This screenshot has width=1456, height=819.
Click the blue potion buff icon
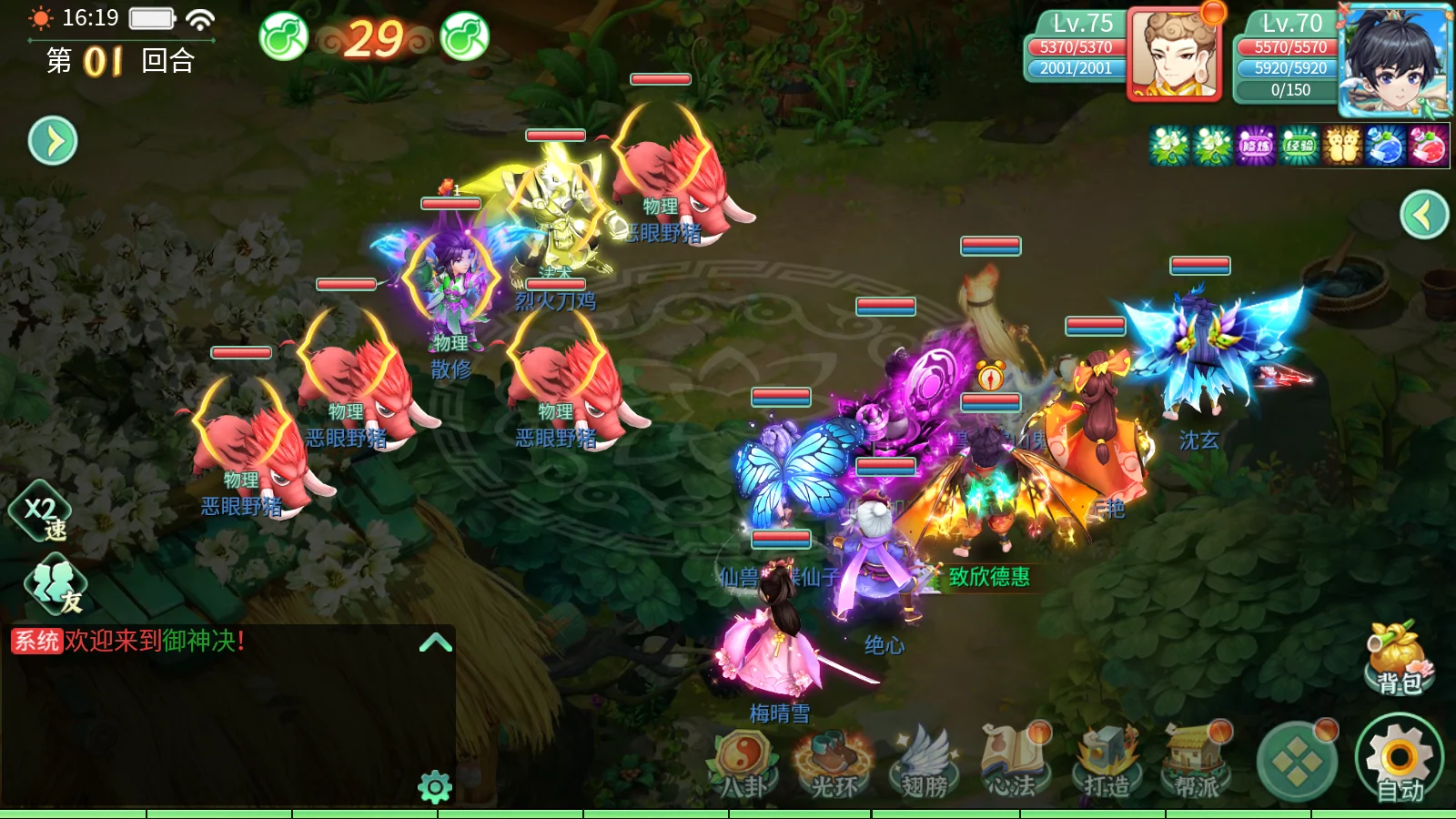pos(1385,147)
